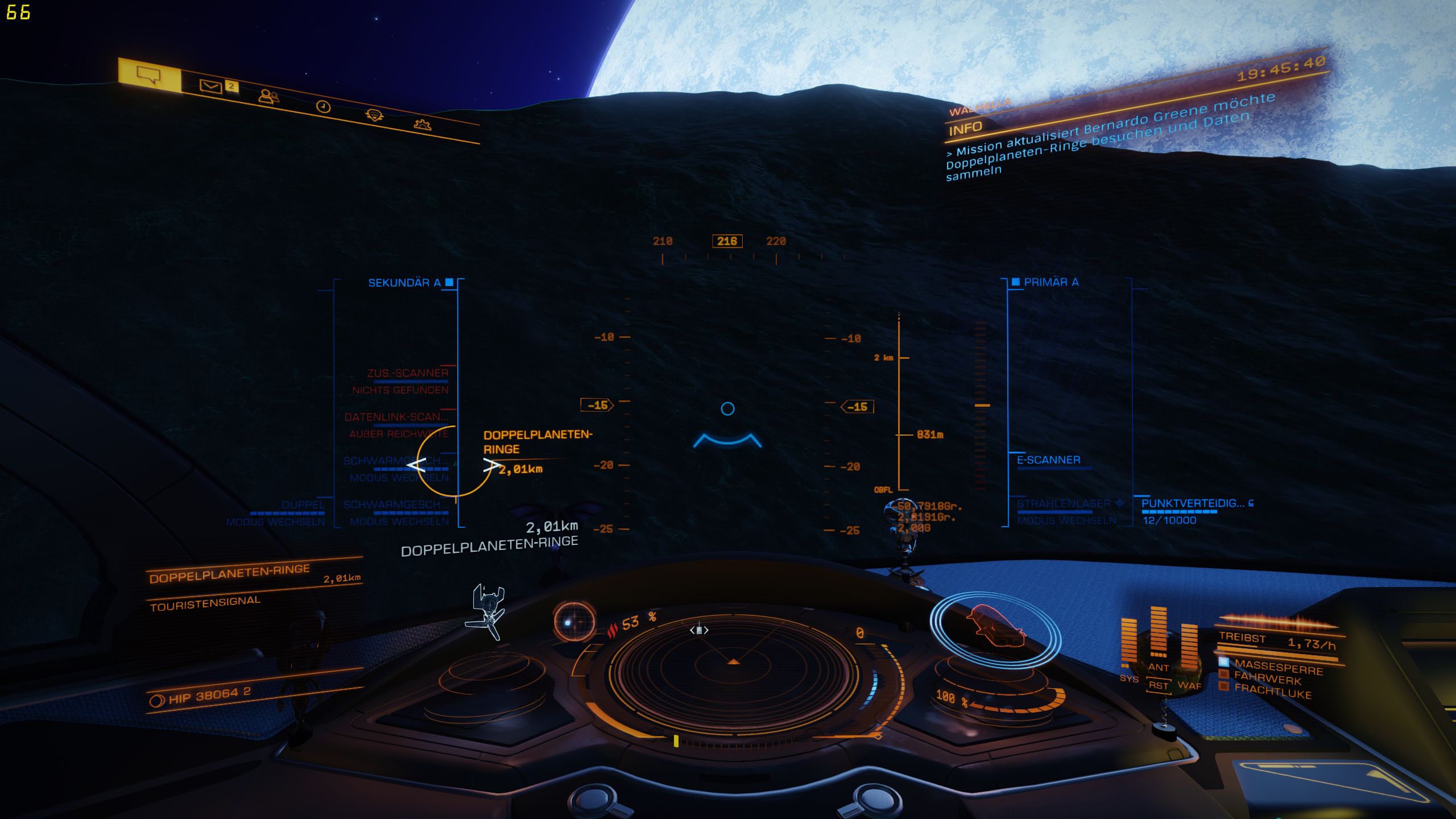
Task: Reset power distribution with RST
Action: (x=1158, y=685)
